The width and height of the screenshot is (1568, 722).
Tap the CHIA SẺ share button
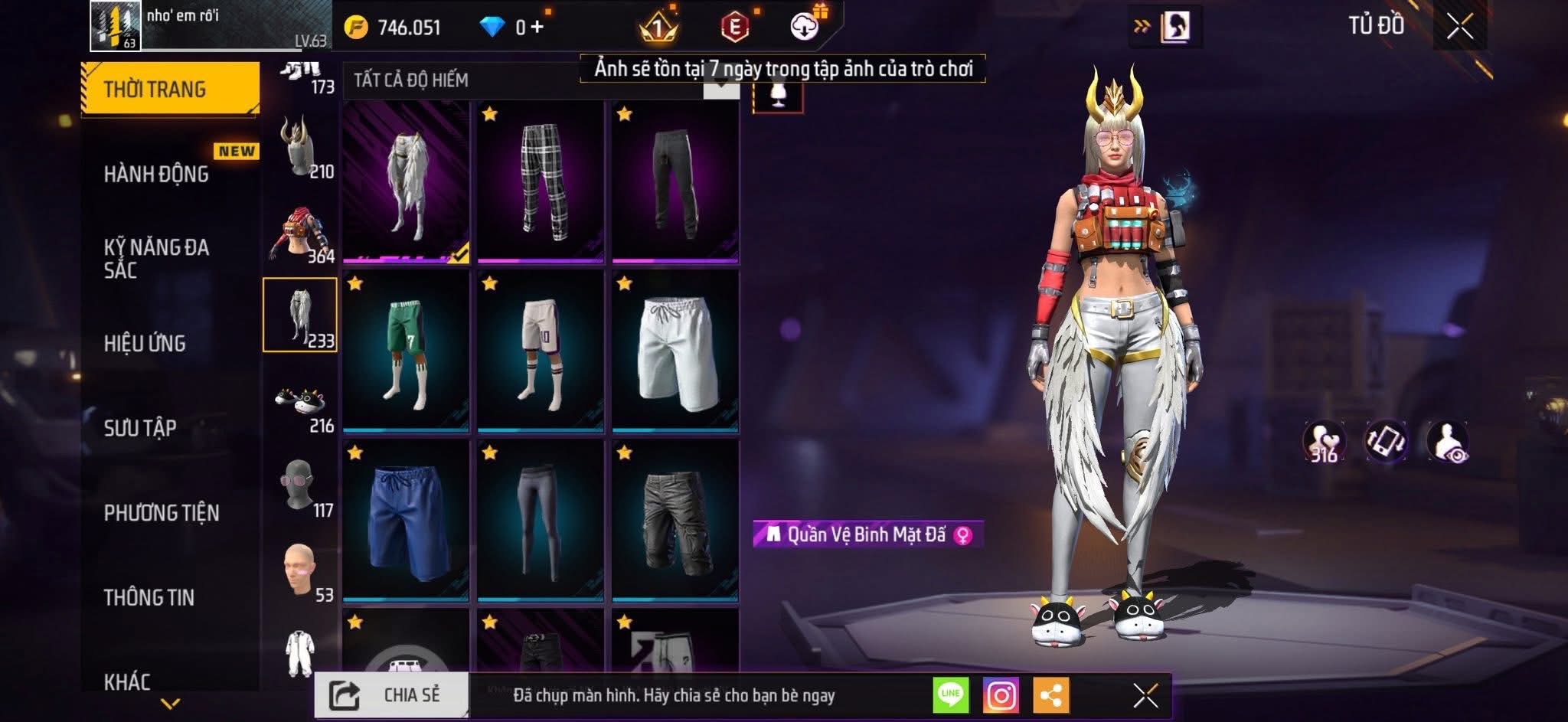(x=391, y=694)
